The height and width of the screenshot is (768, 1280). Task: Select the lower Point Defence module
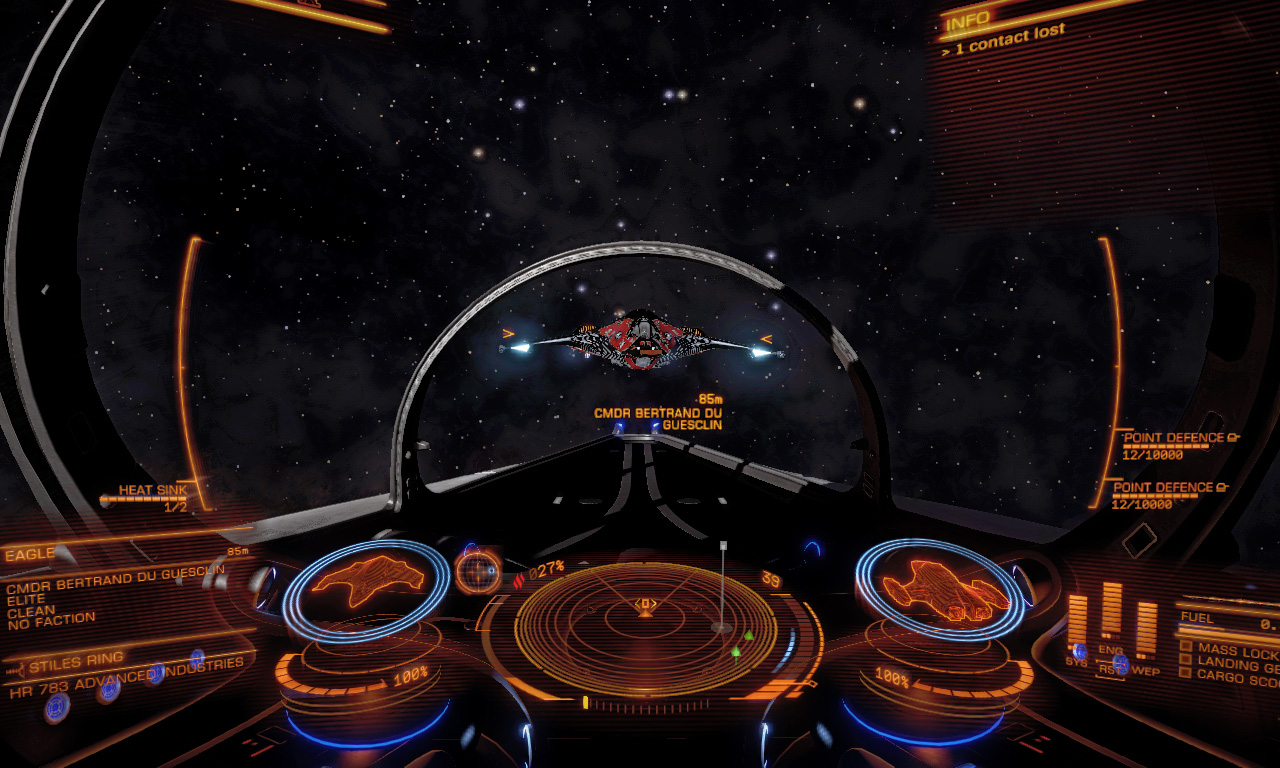click(1163, 494)
